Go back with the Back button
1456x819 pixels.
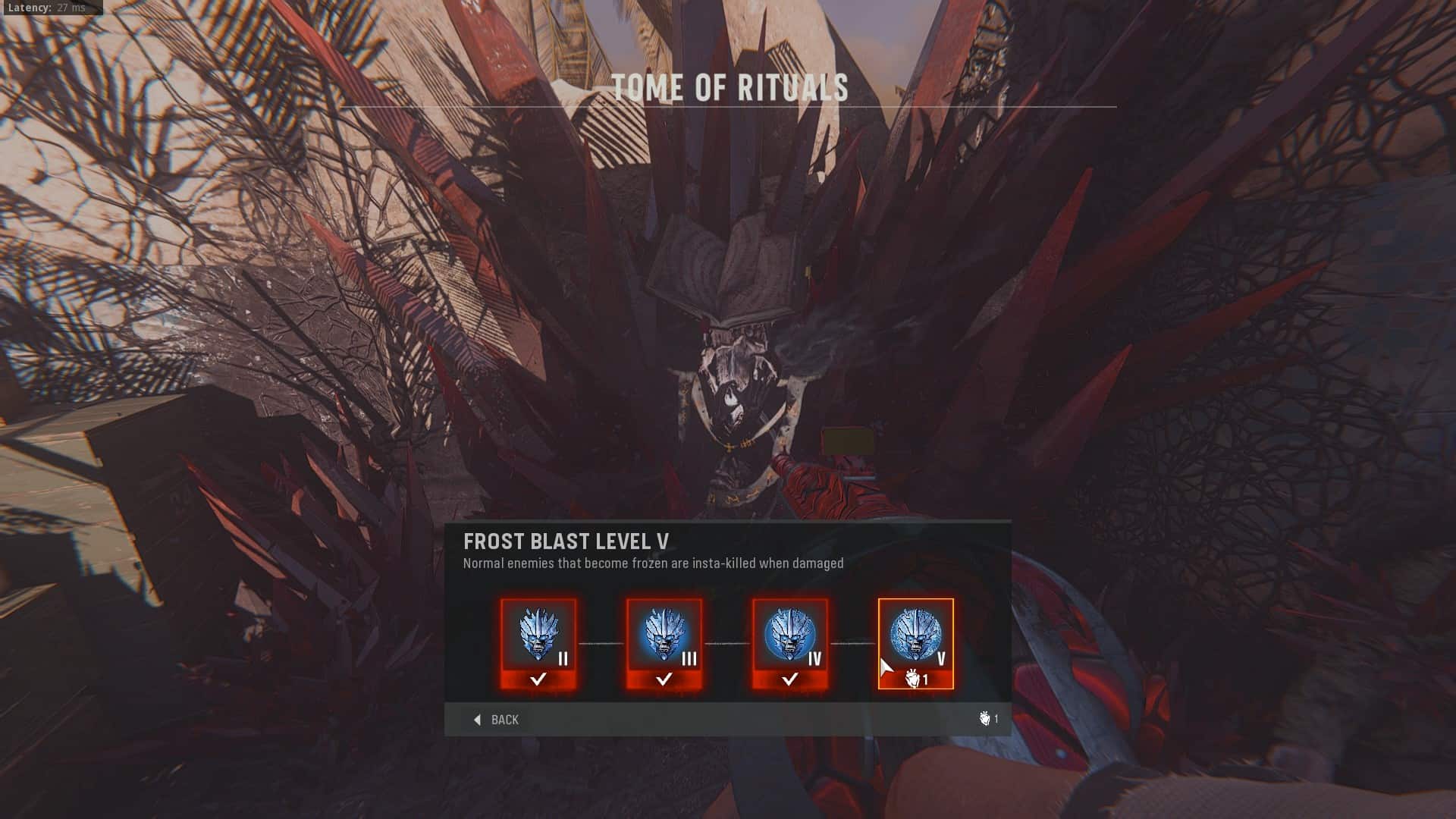tap(497, 720)
